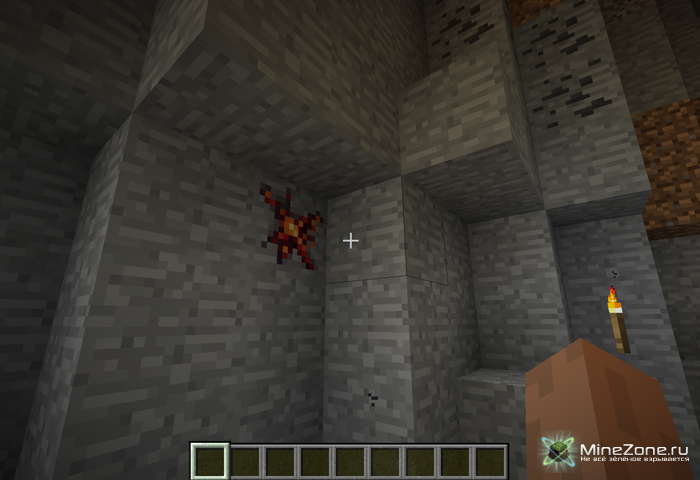This screenshot has width=700, height=480.
Task: Select the highlighted first hotbar slot
Action: (210, 461)
